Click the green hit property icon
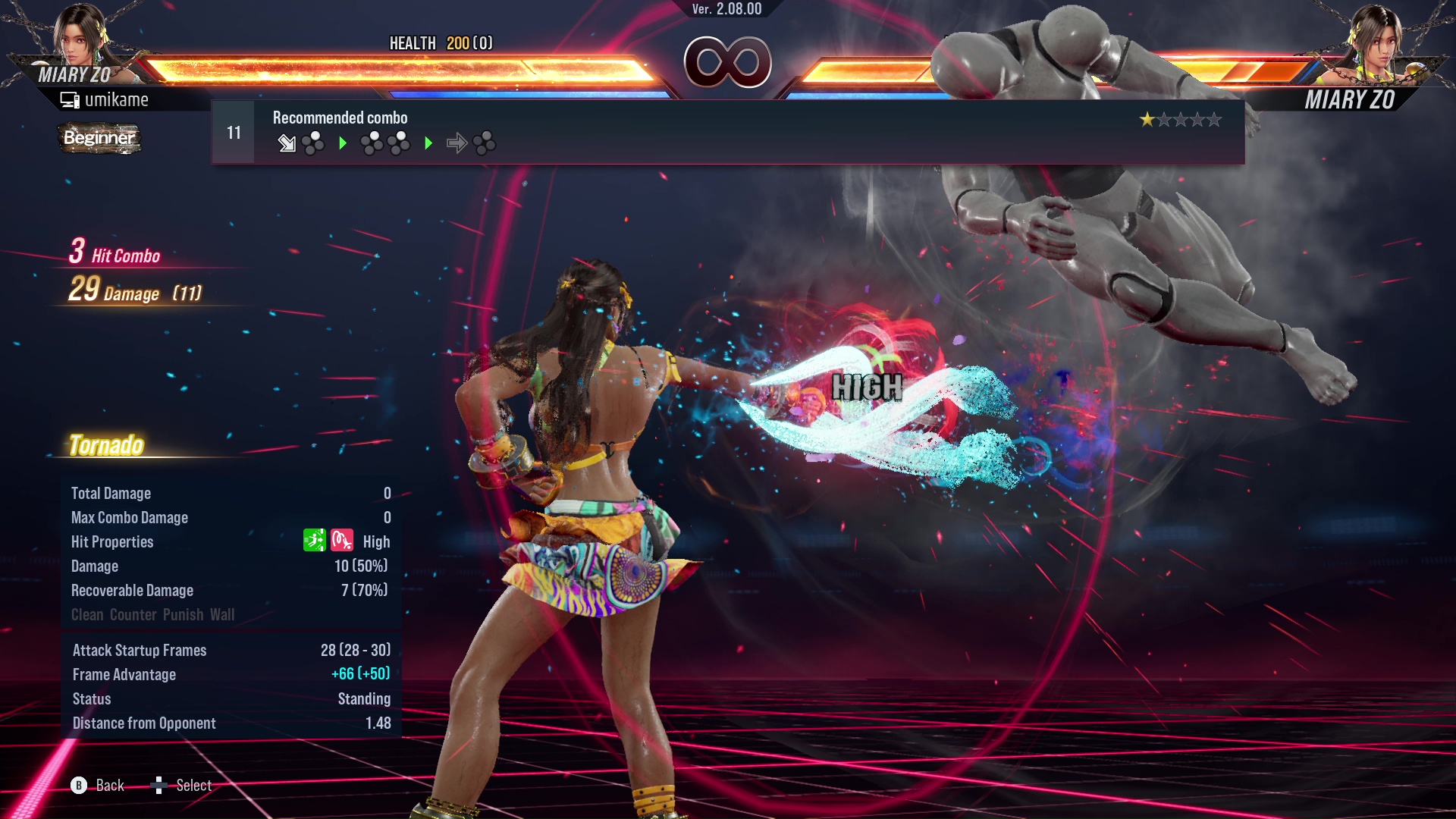The height and width of the screenshot is (819, 1456). [x=314, y=541]
